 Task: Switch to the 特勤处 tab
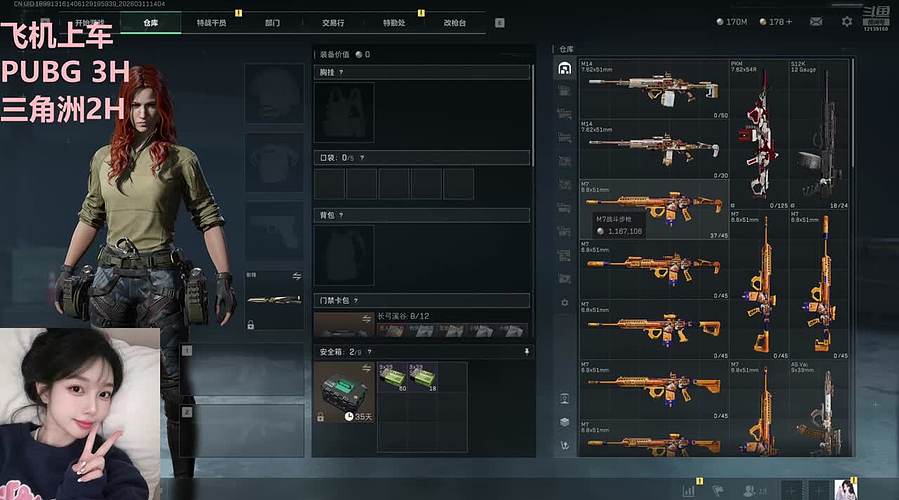click(x=393, y=22)
